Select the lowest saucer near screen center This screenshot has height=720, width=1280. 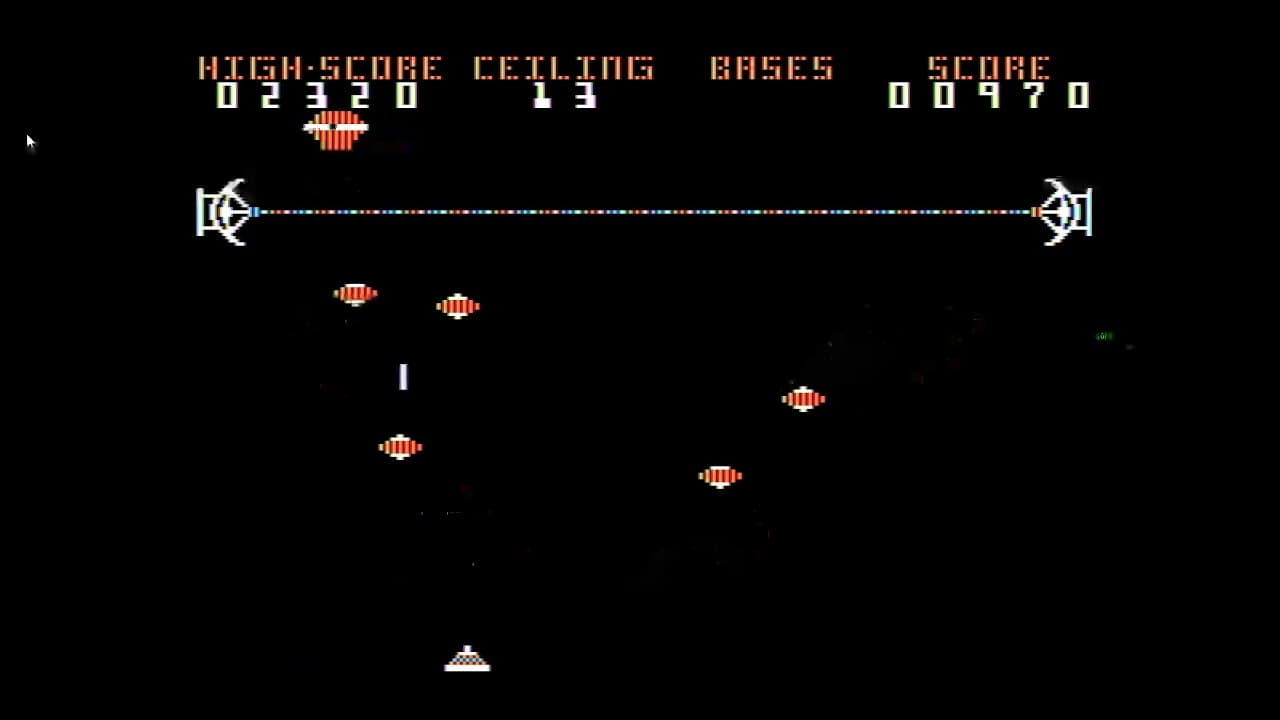coord(721,476)
